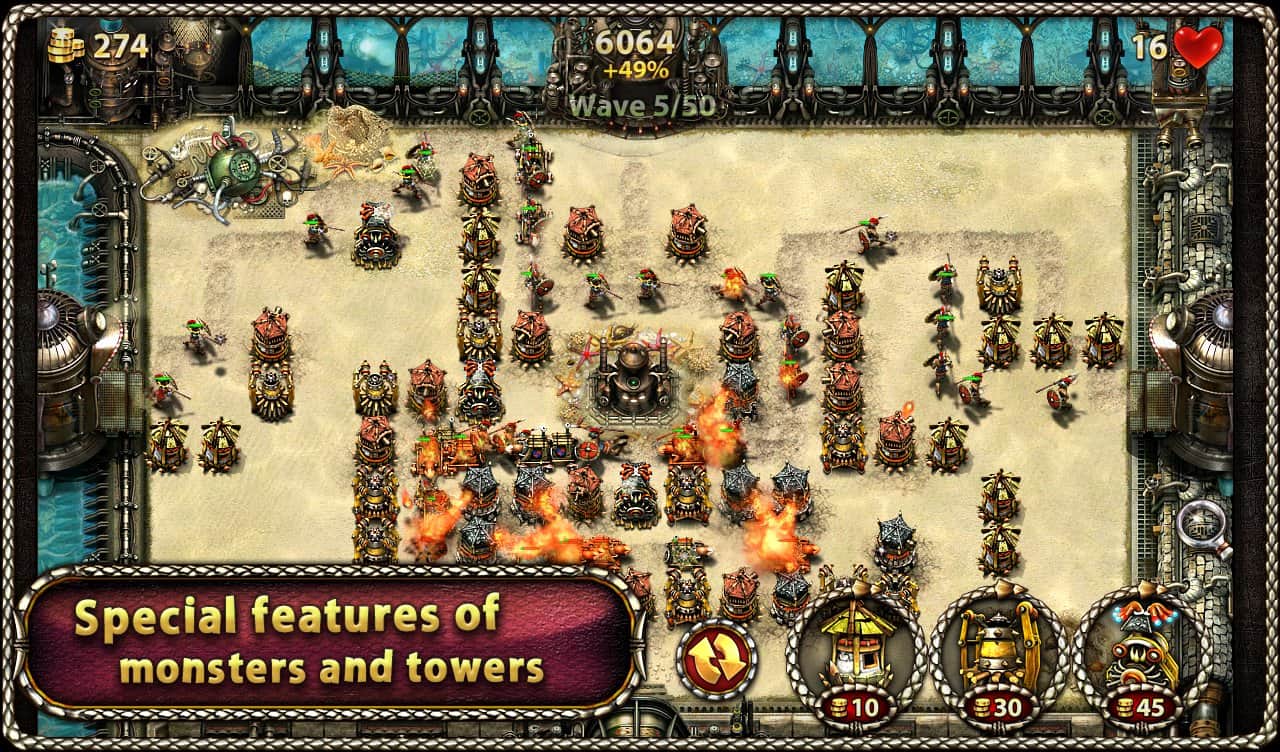Click the lives number showing 16
The height and width of the screenshot is (752, 1280).
pos(1148,44)
